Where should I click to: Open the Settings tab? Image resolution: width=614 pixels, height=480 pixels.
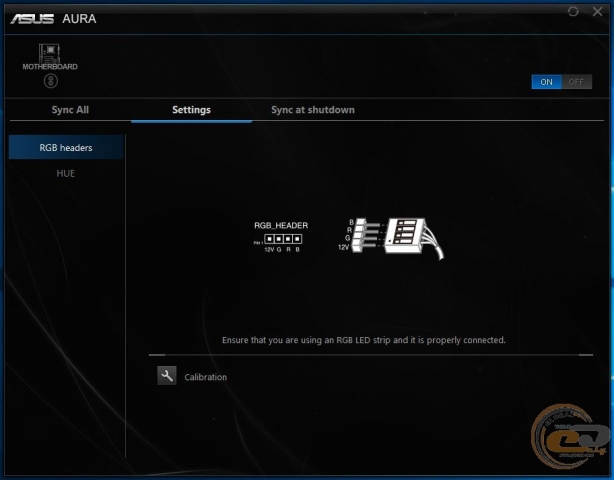pyautogui.click(x=191, y=110)
